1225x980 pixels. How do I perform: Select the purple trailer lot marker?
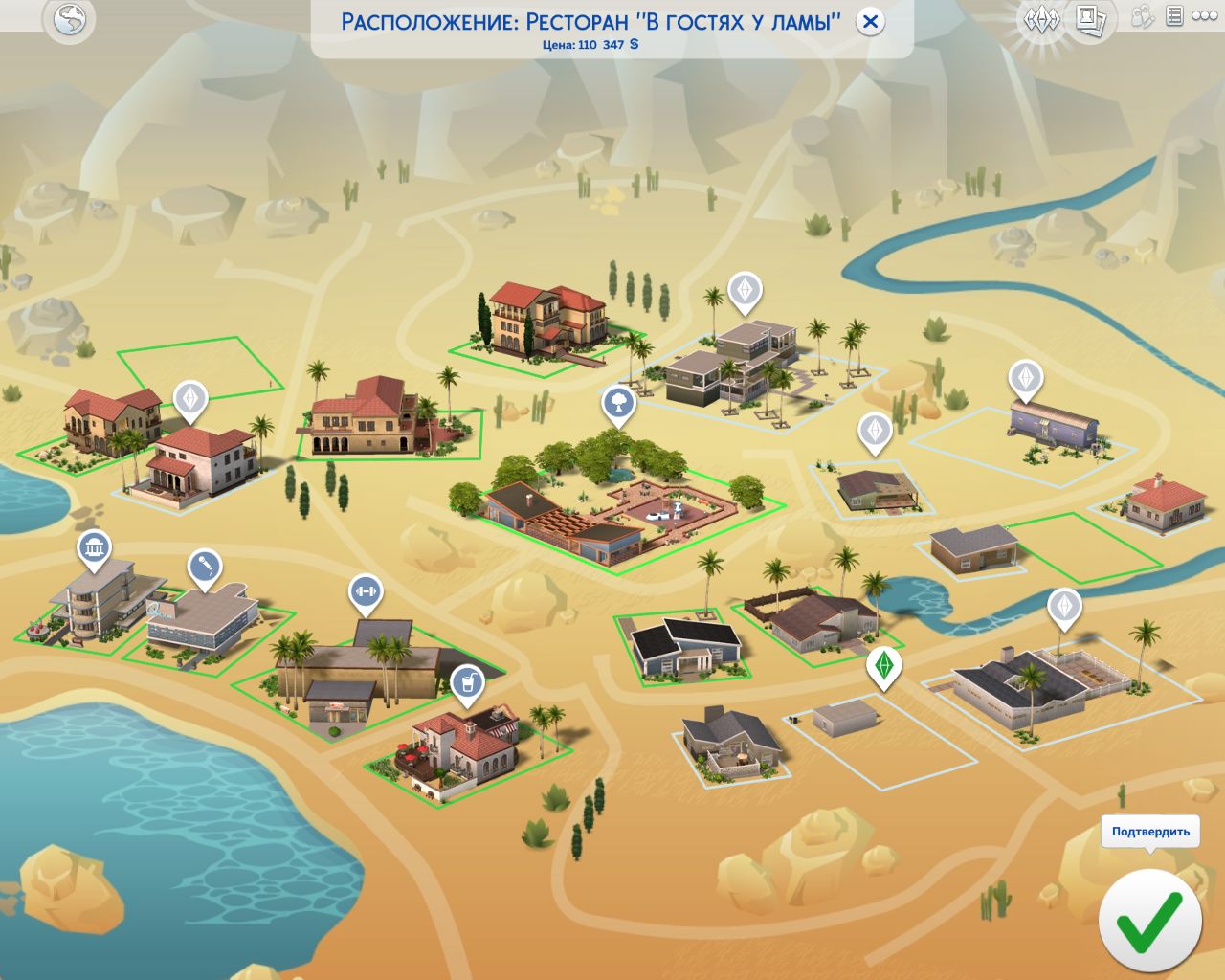tap(1026, 379)
